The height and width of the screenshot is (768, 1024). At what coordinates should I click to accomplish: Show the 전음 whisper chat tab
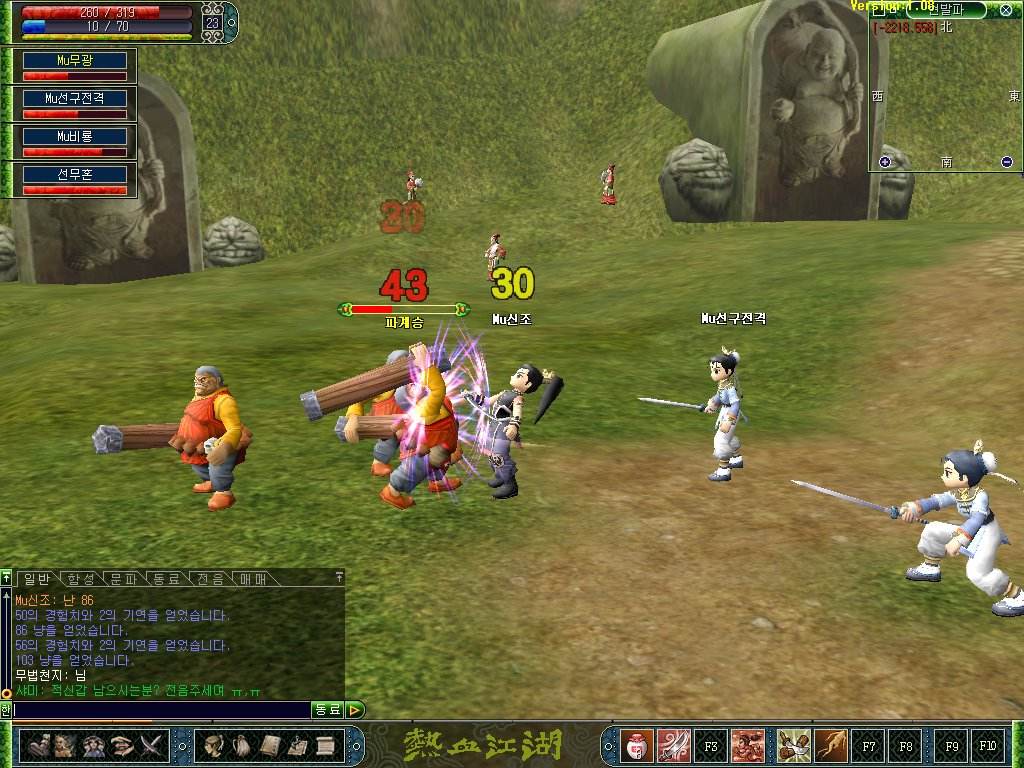(x=210, y=579)
